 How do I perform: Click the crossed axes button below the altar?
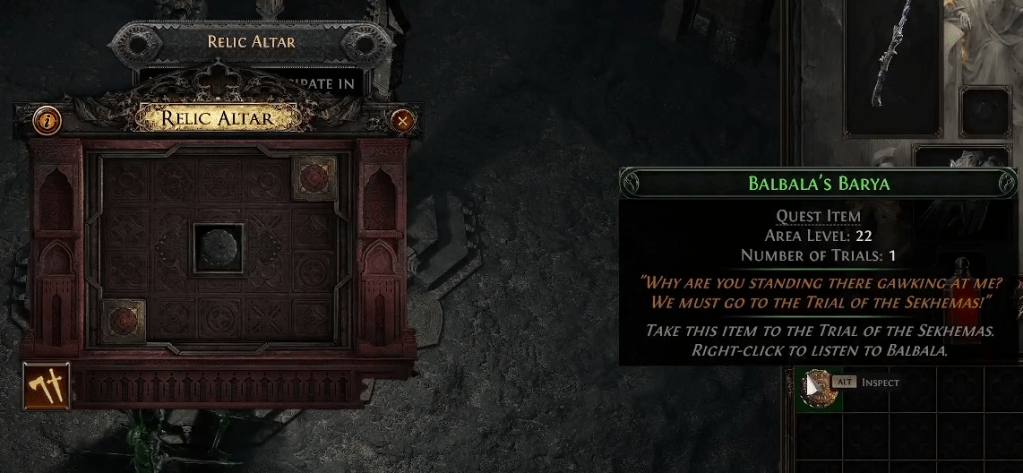coord(47,387)
